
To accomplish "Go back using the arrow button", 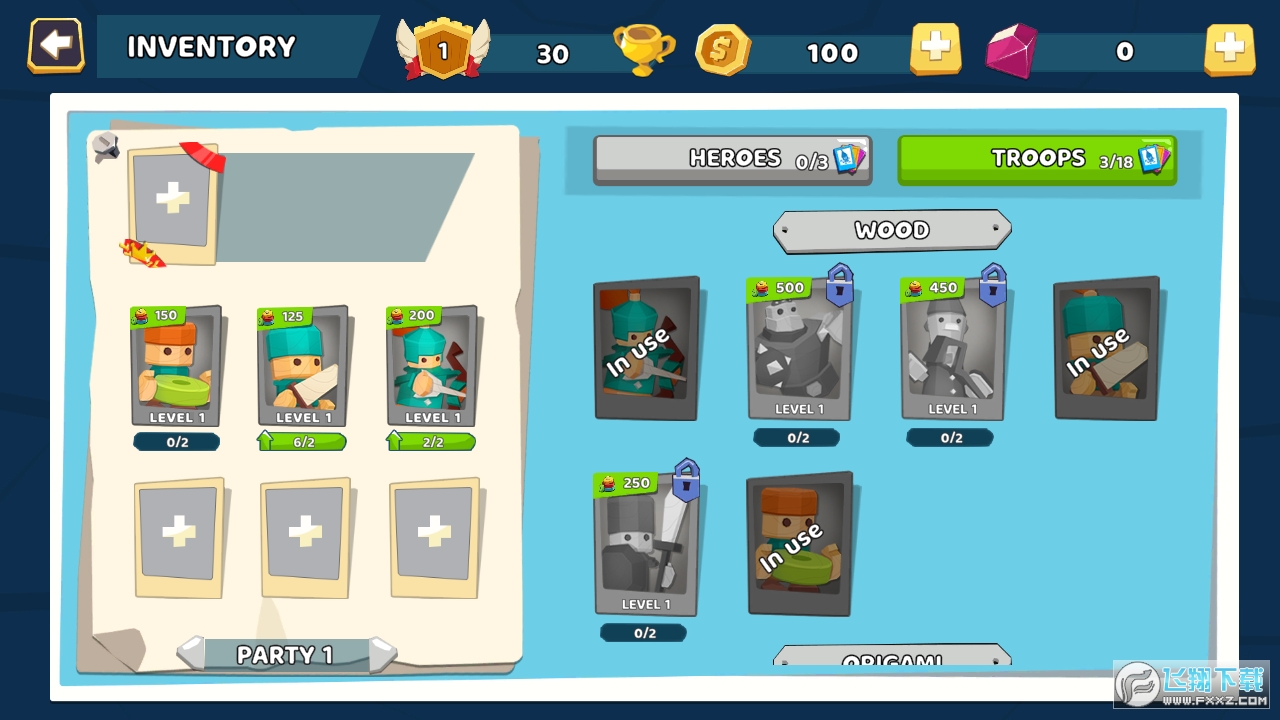I will click(56, 46).
